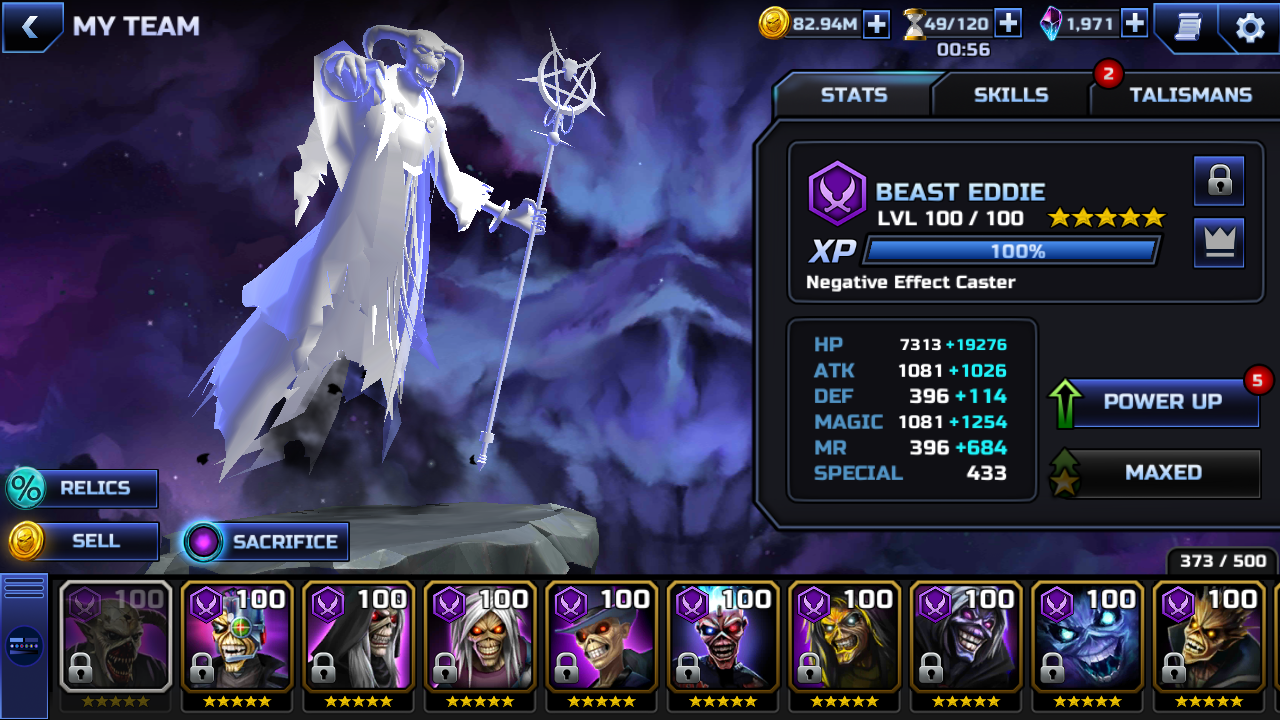
Task: Open the Talismans tab
Action: tap(1190, 95)
